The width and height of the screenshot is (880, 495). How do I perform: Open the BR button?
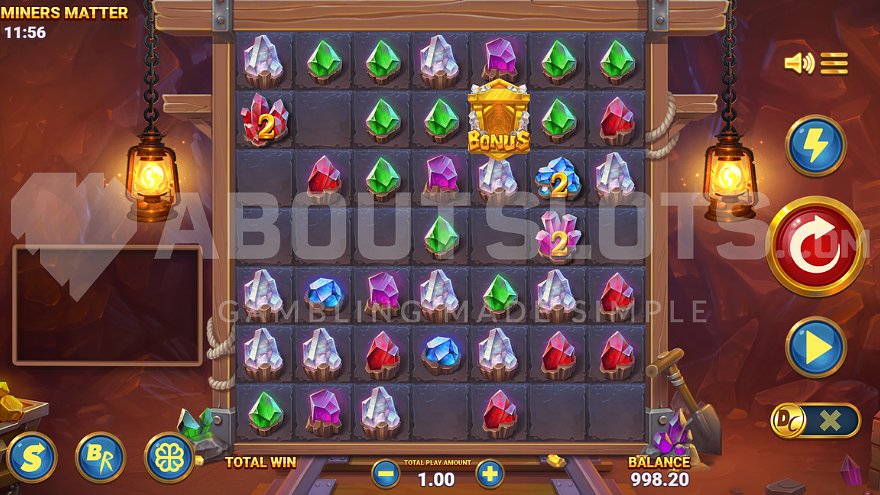tap(100, 457)
